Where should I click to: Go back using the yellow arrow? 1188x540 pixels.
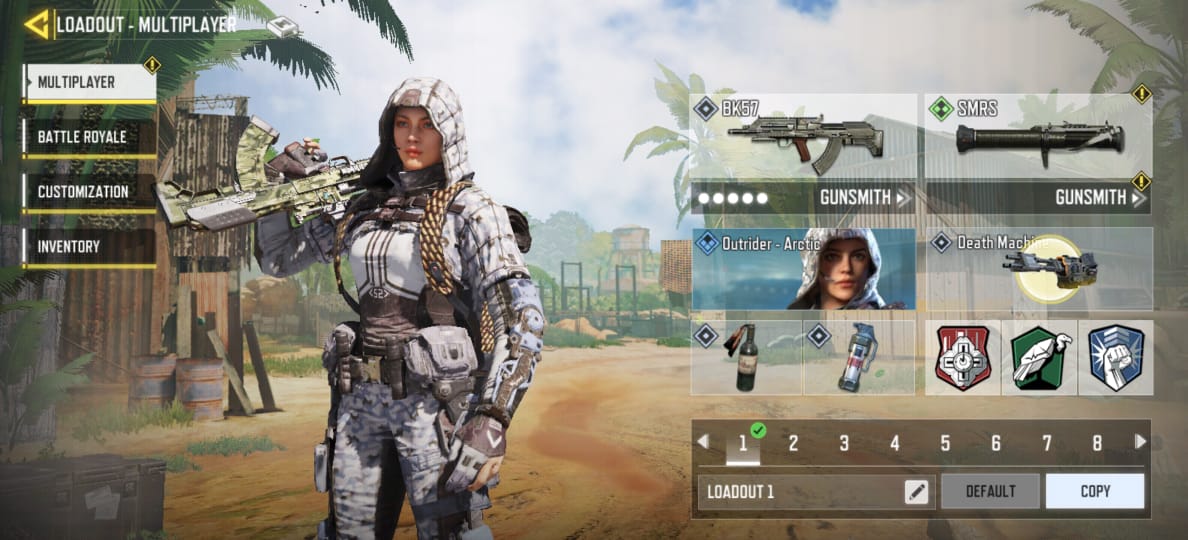tap(36, 24)
